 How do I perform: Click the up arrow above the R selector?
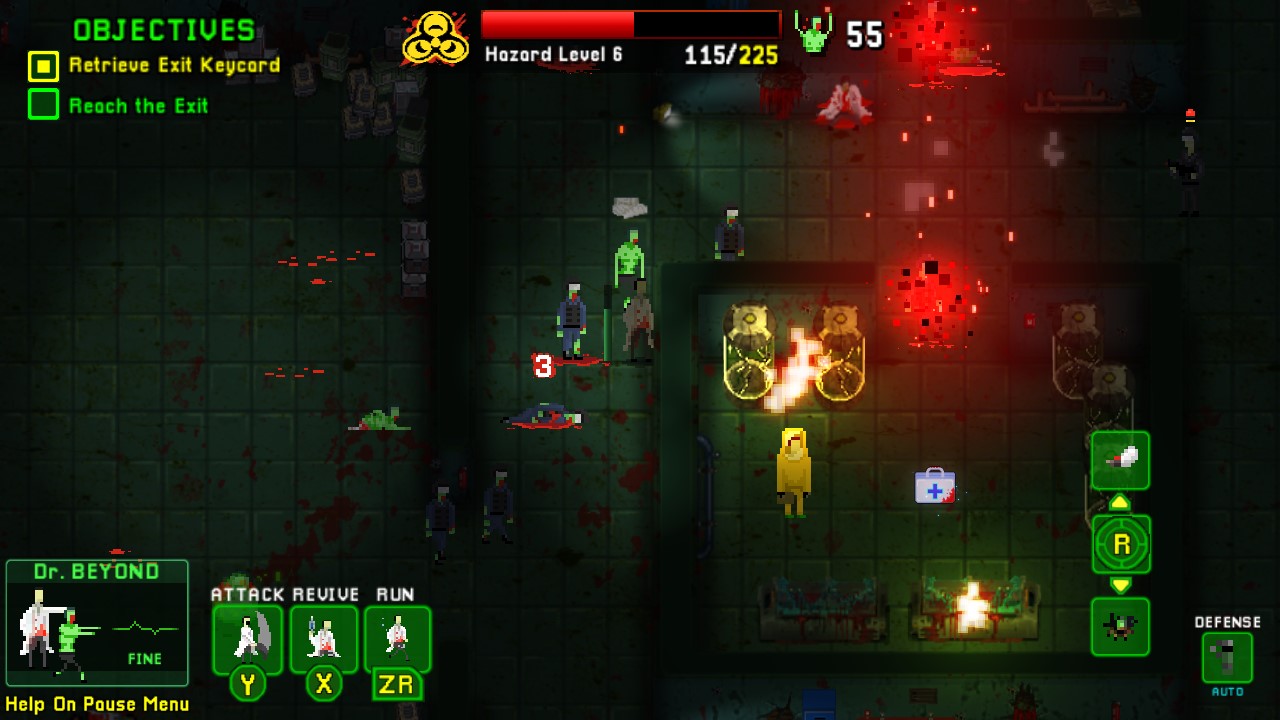(x=1120, y=503)
